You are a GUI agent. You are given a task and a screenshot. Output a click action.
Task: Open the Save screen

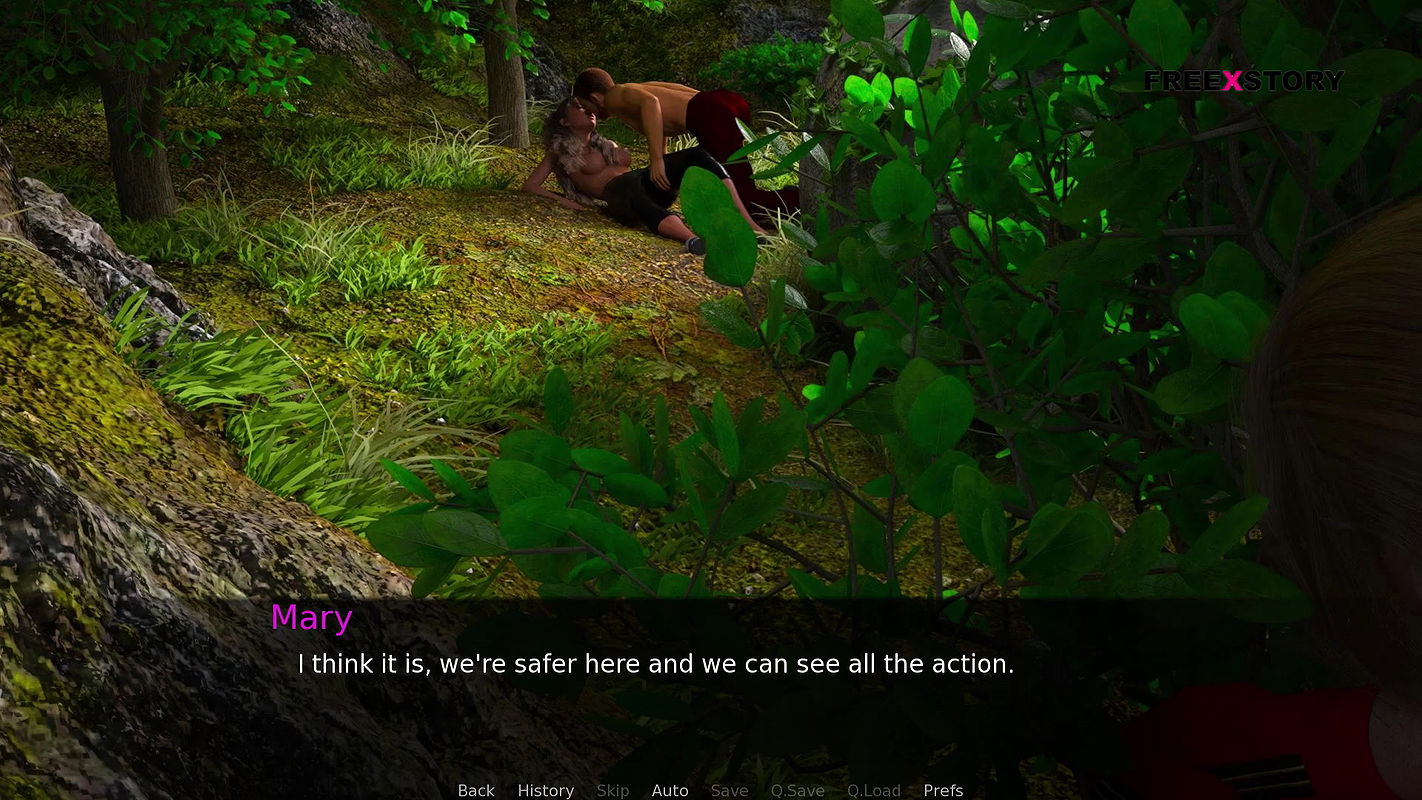[729, 790]
